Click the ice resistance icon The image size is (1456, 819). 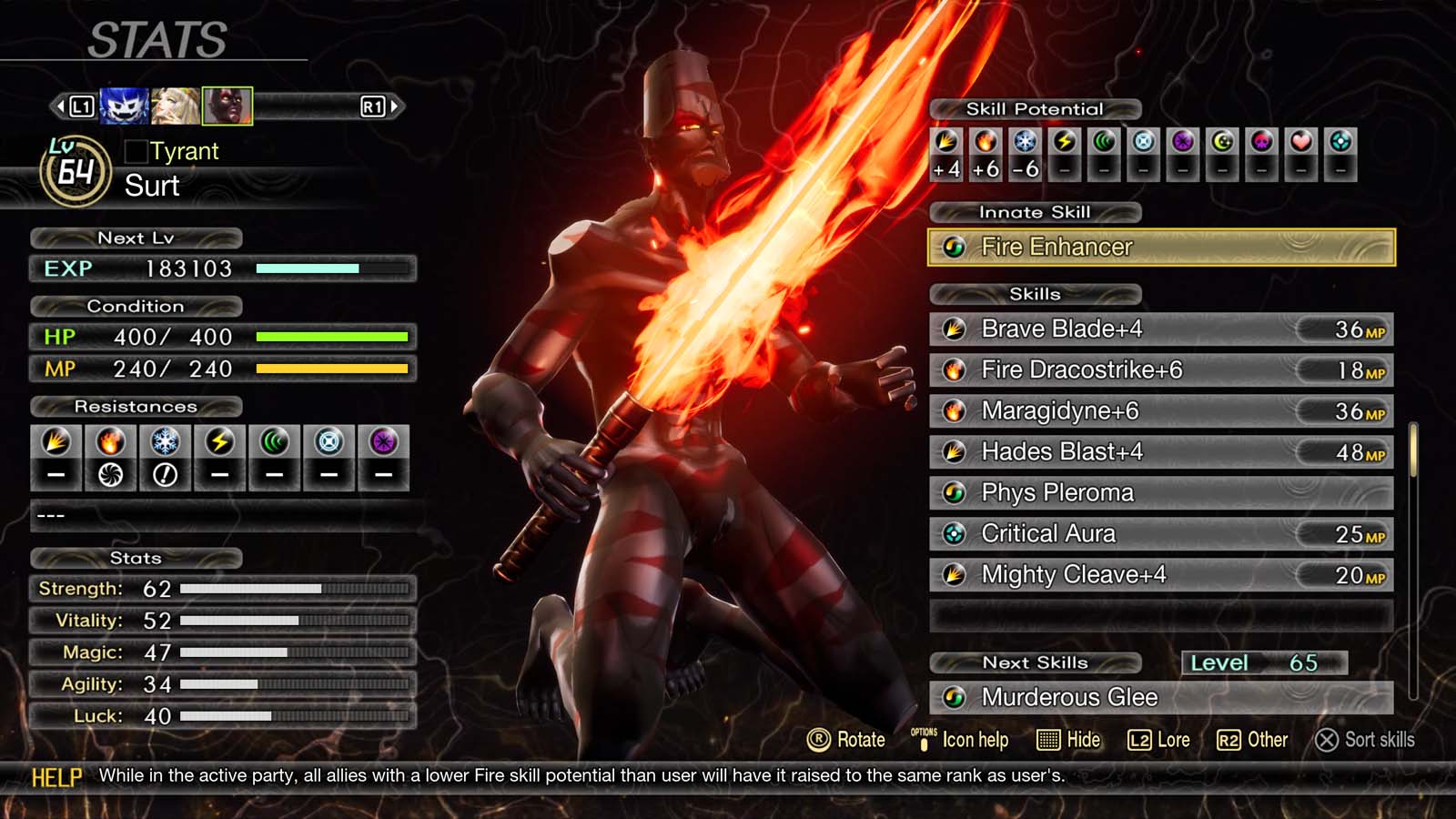(165, 442)
